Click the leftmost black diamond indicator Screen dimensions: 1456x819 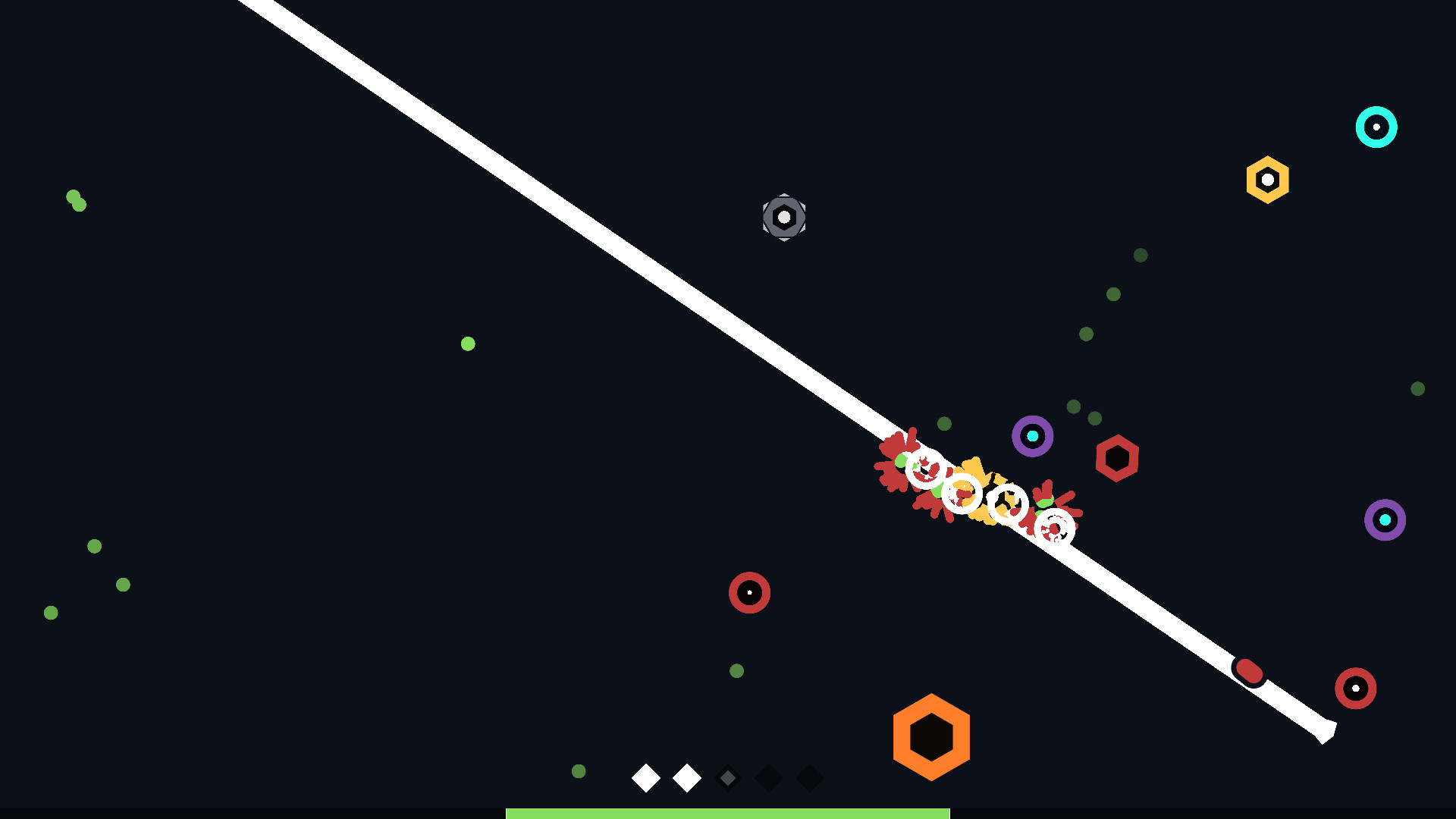click(769, 779)
